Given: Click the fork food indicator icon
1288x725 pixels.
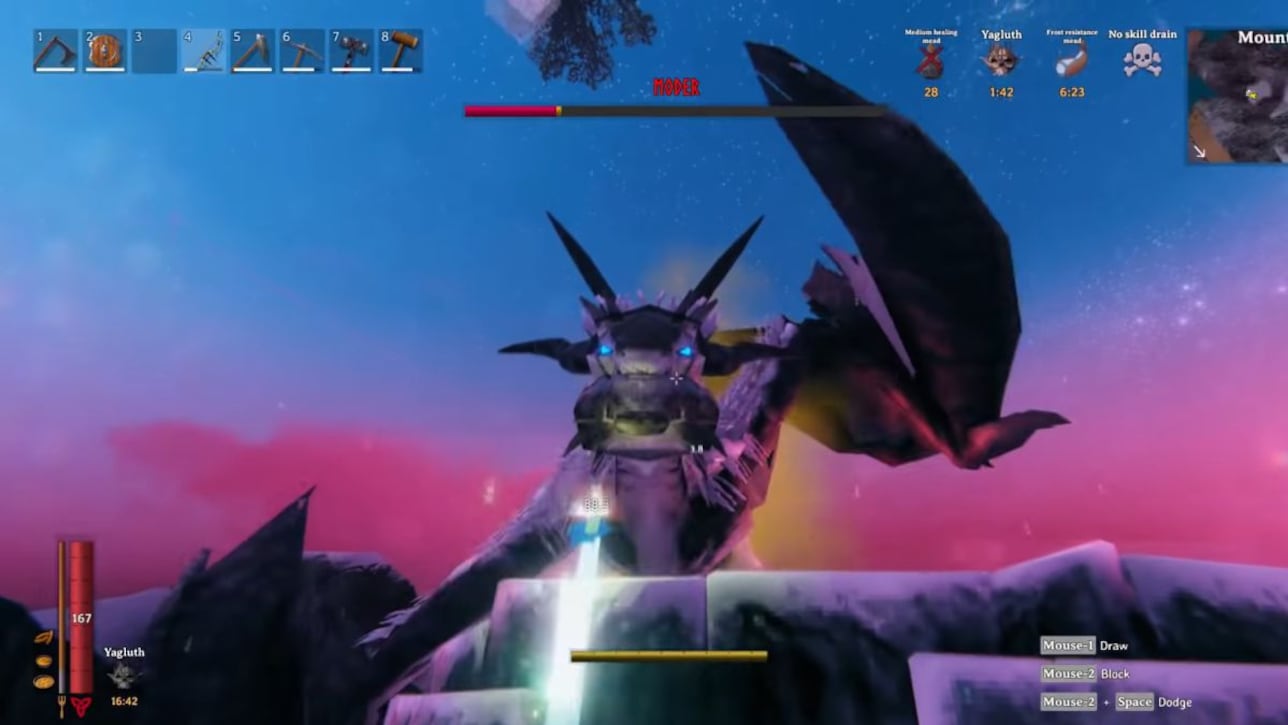Looking at the screenshot, I should (x=61, y=706).
